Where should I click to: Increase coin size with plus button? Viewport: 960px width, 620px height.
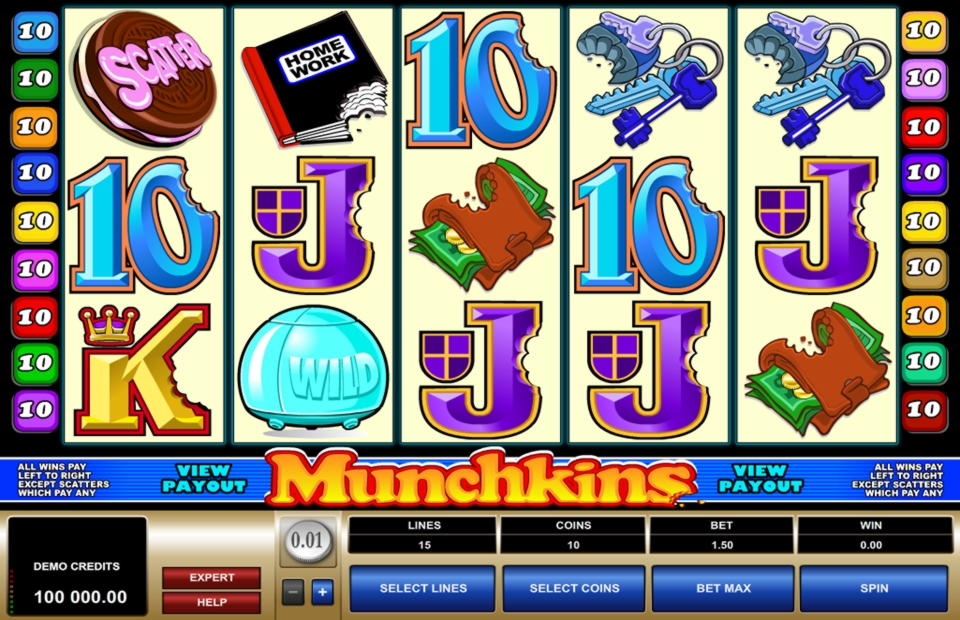point(321,591)
